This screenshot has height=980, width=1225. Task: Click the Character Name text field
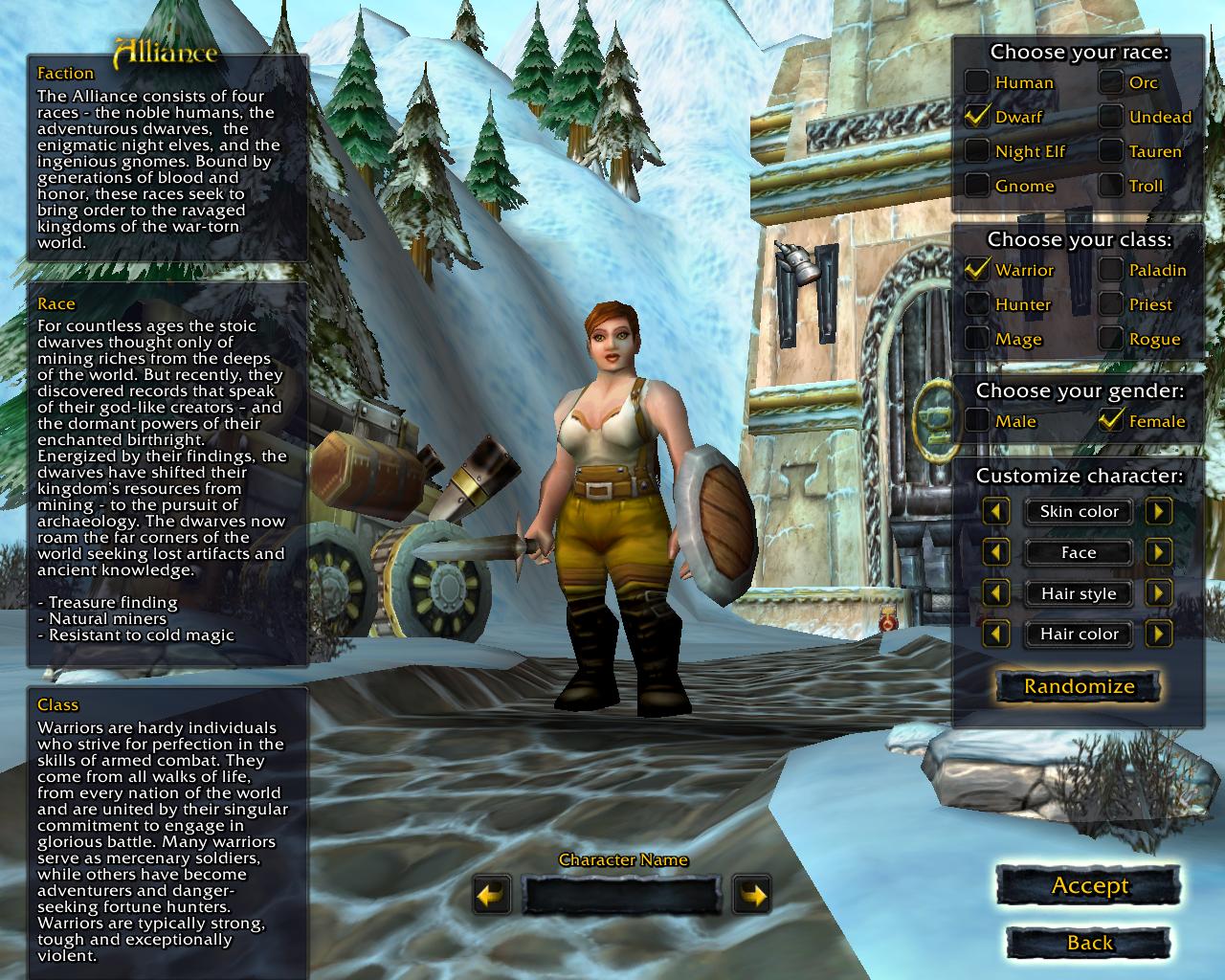pyautogui.click(x=623, y=896)
